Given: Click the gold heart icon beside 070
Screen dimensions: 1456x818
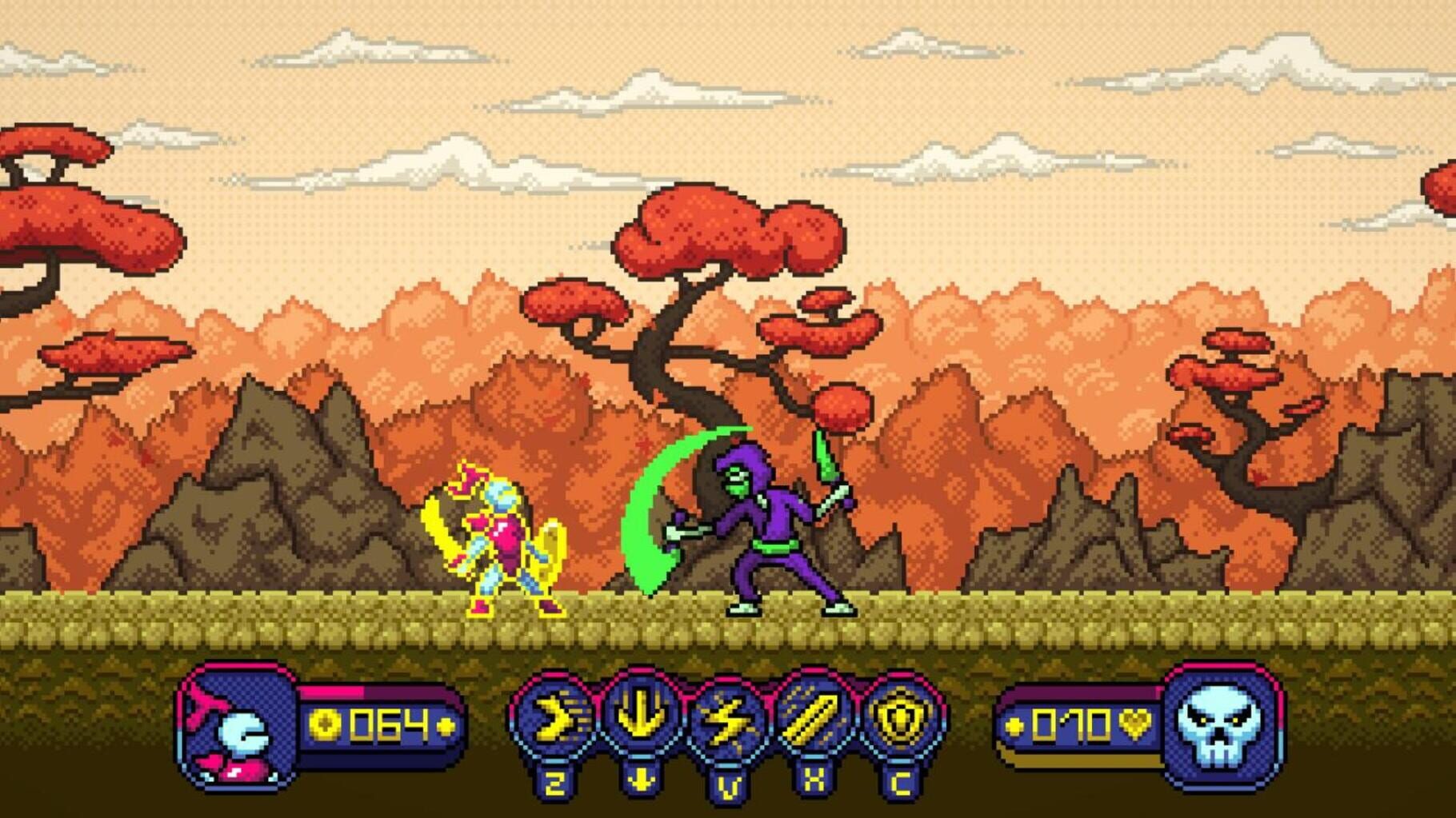Looking at the screenshot, I should point(1134,725).
